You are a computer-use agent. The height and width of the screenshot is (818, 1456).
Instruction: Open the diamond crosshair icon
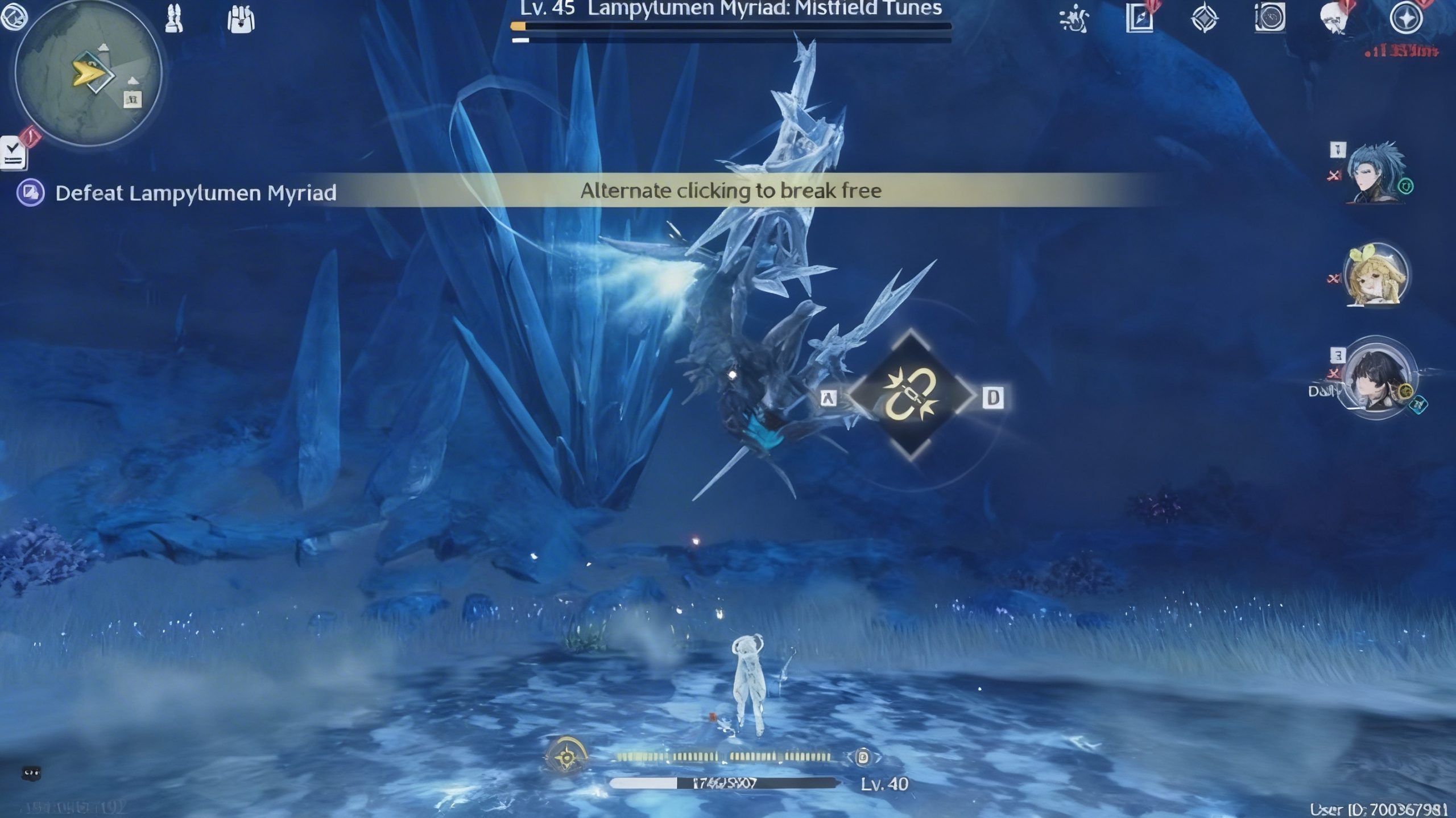1204,19
